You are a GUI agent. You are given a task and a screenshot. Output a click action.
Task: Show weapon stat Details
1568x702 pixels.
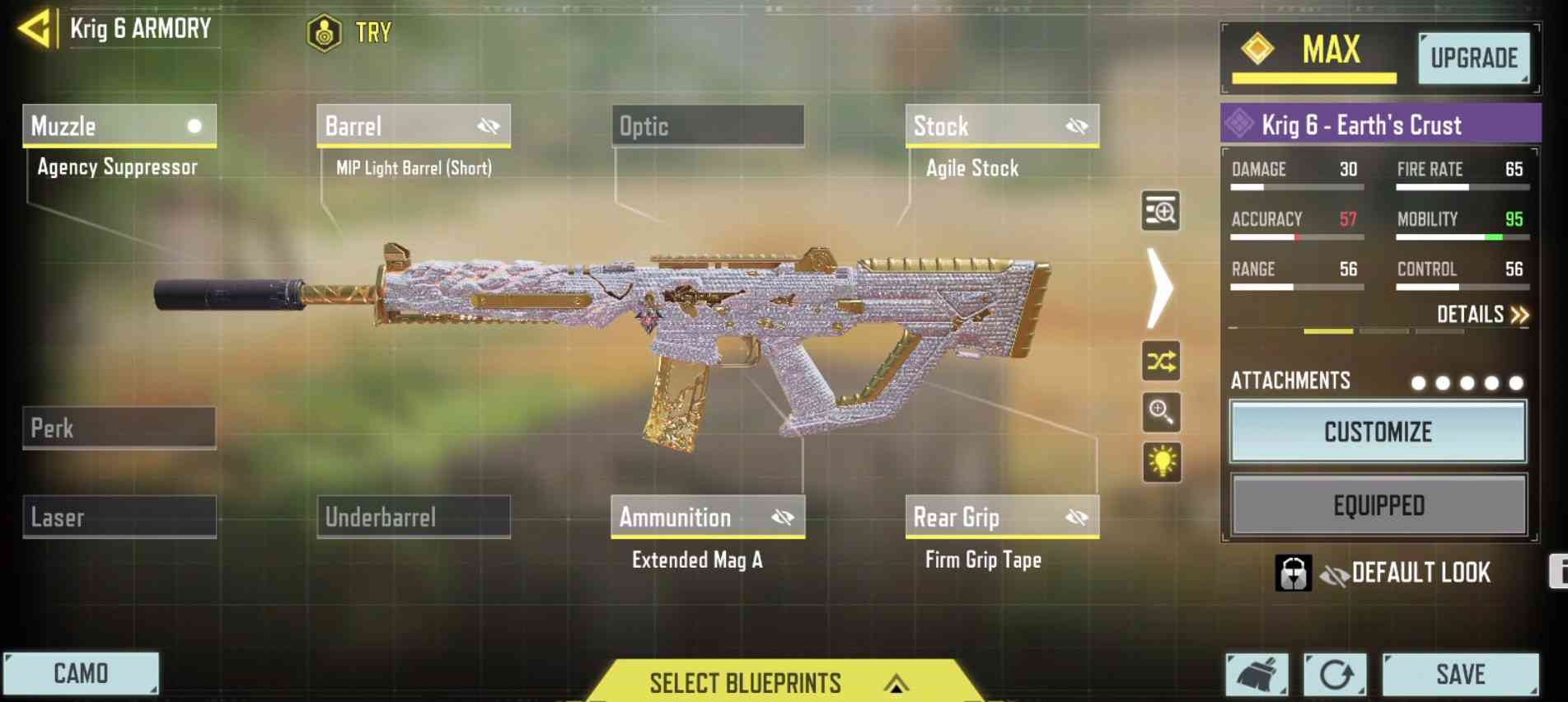tap(1482, 315)
